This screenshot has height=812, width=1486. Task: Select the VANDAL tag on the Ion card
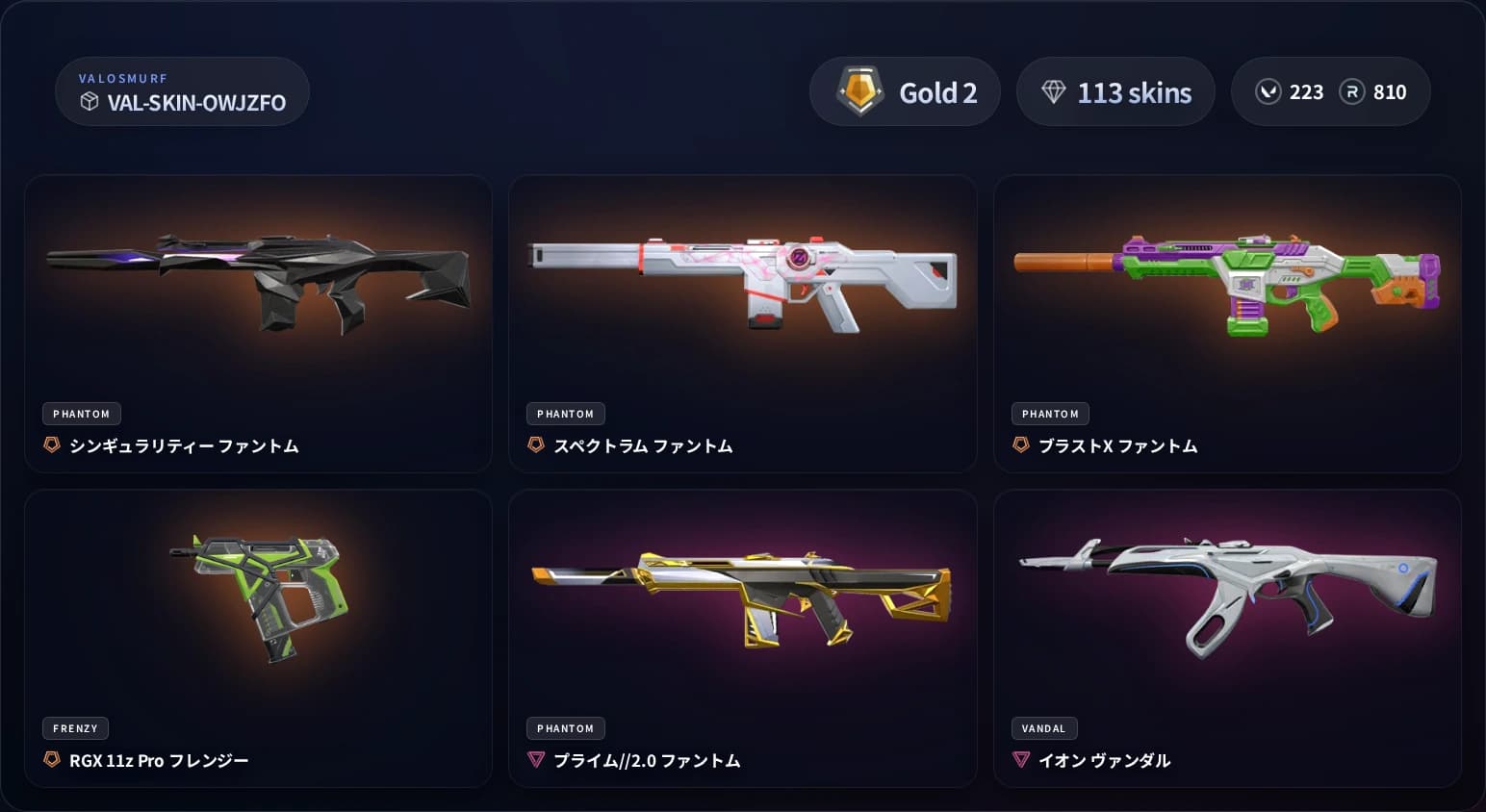pyautogui.click(x=1043, y=728)
